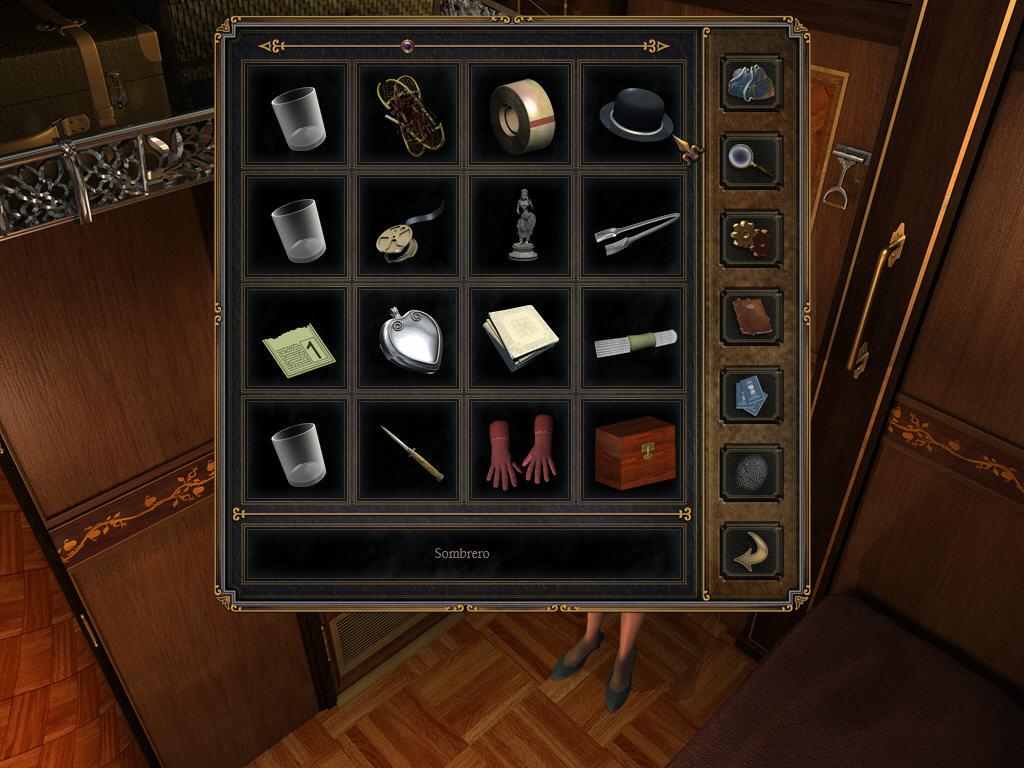Show the blue documents panel
Screen dimensions: 1024x768
[x=751, y=395]
